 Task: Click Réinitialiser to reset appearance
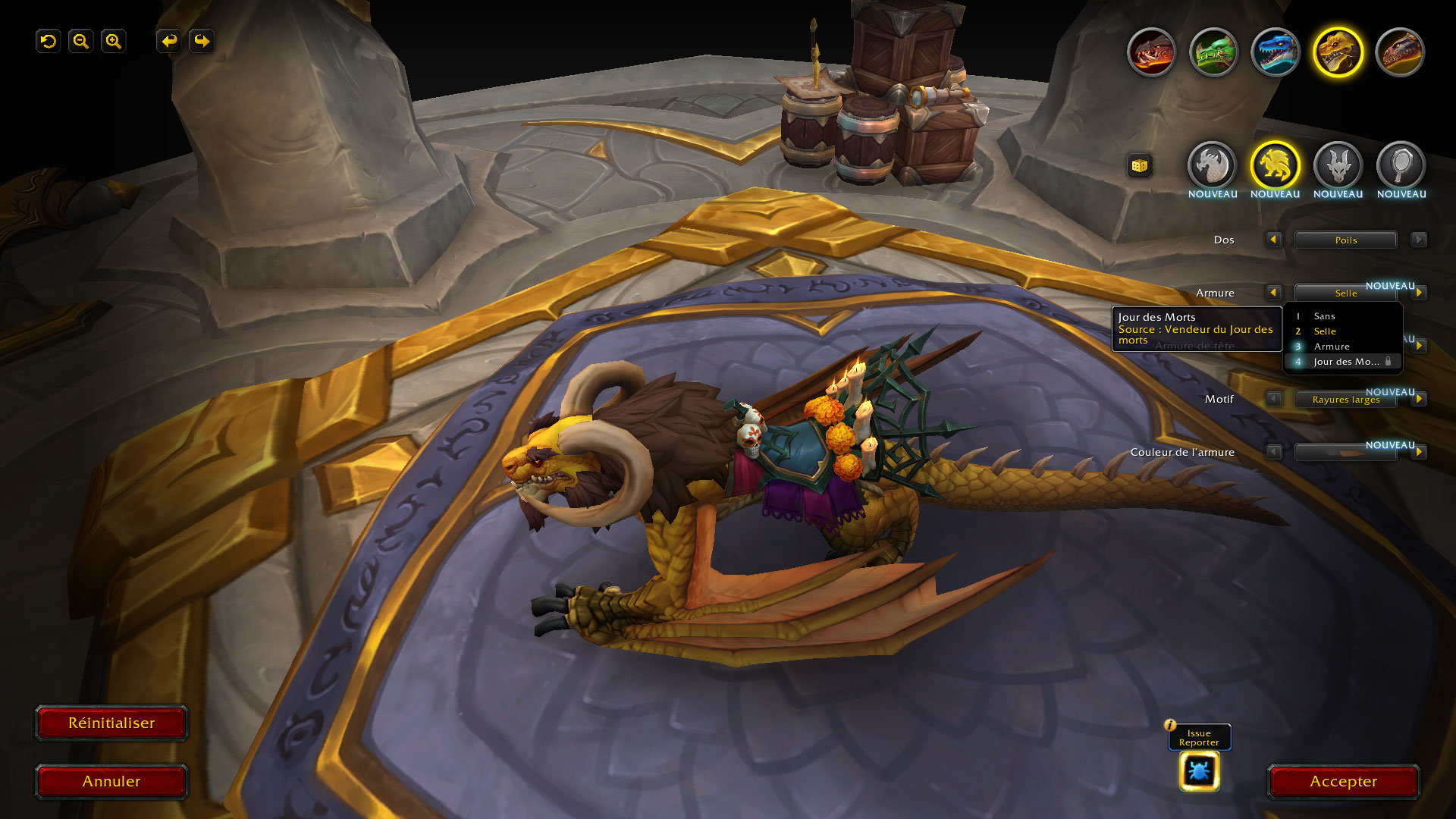[111, 723]
